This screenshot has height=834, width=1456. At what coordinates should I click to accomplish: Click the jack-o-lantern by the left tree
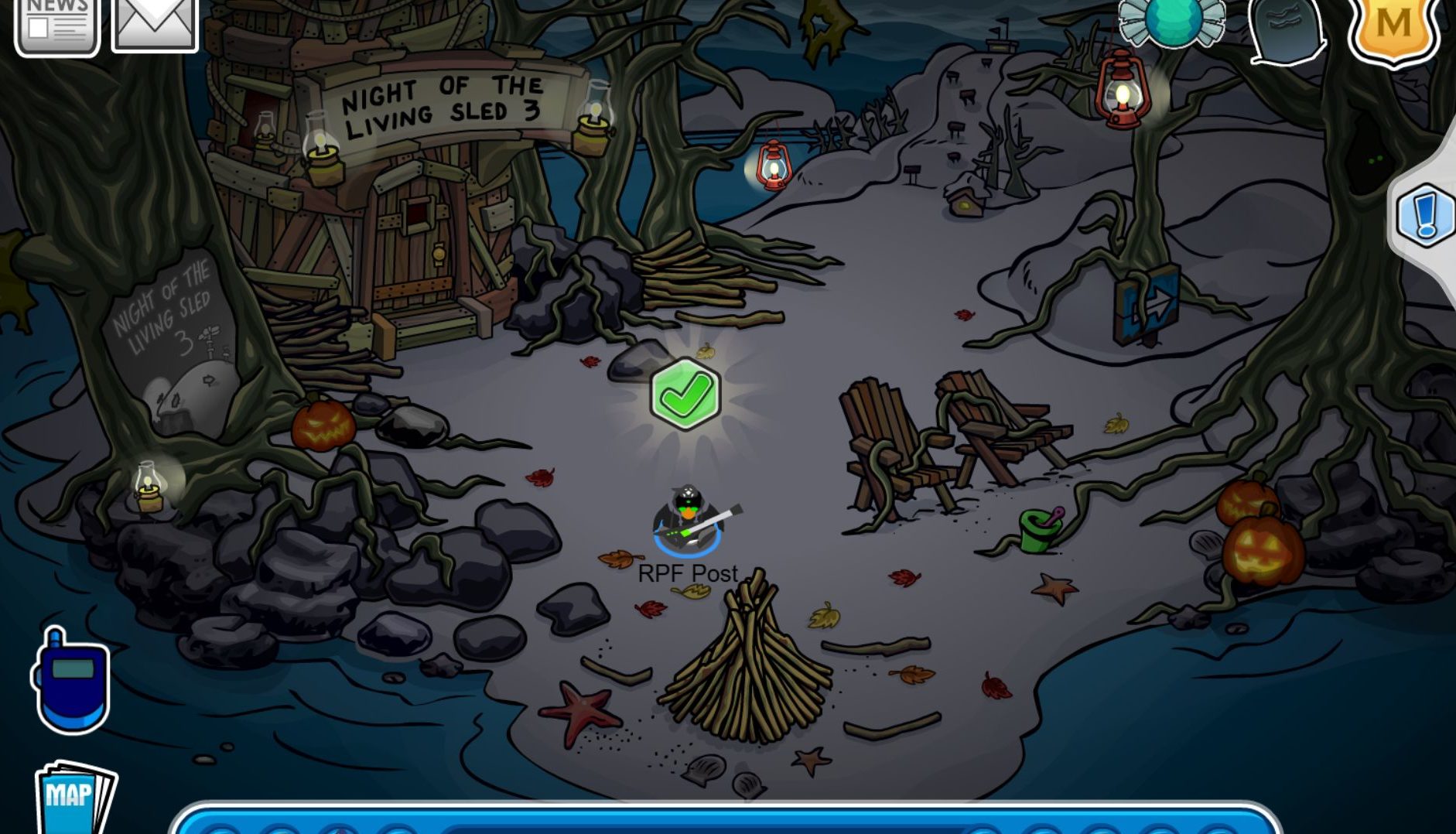point(325,426)
